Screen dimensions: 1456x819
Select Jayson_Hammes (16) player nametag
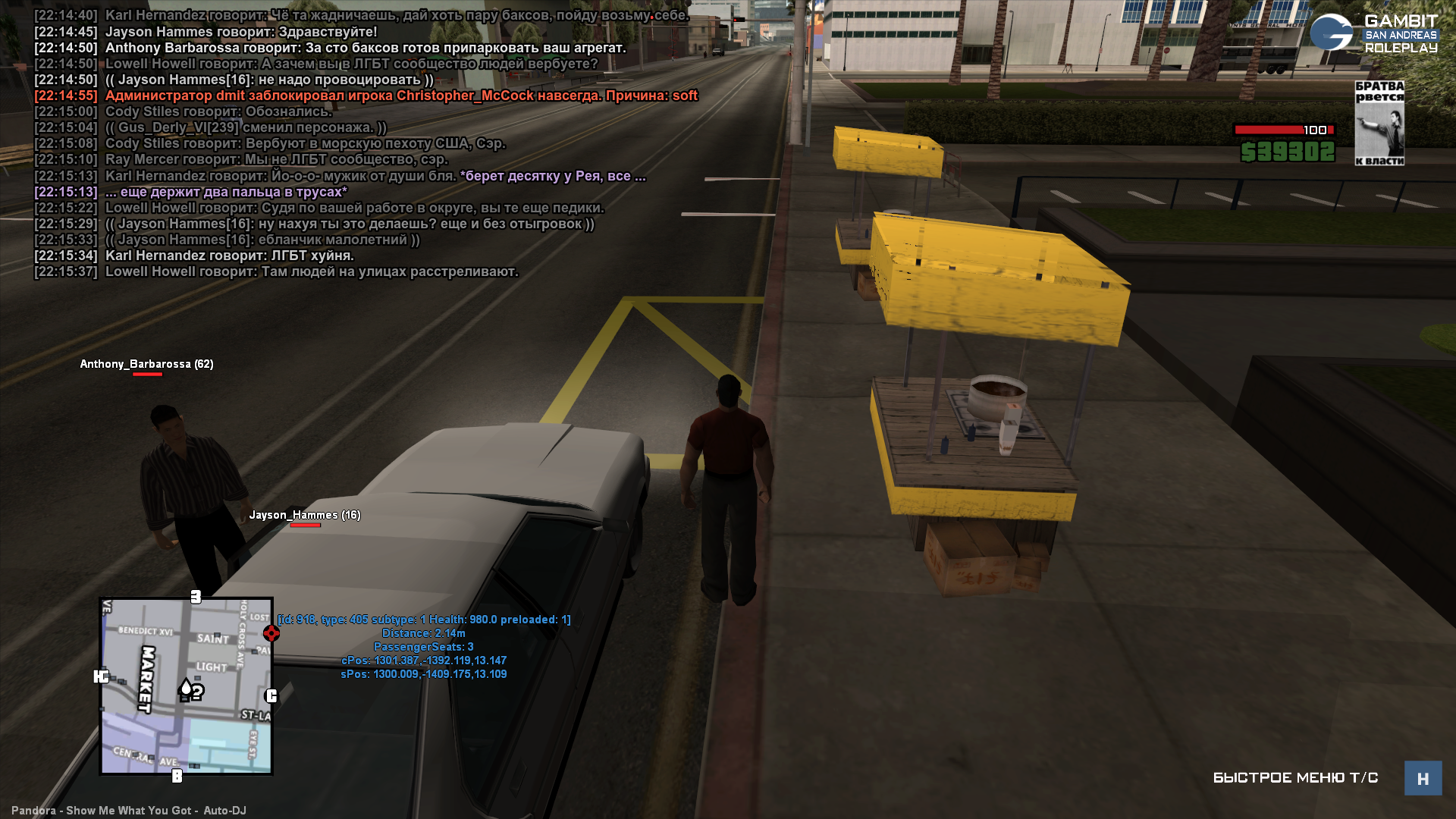click(305, 515)
